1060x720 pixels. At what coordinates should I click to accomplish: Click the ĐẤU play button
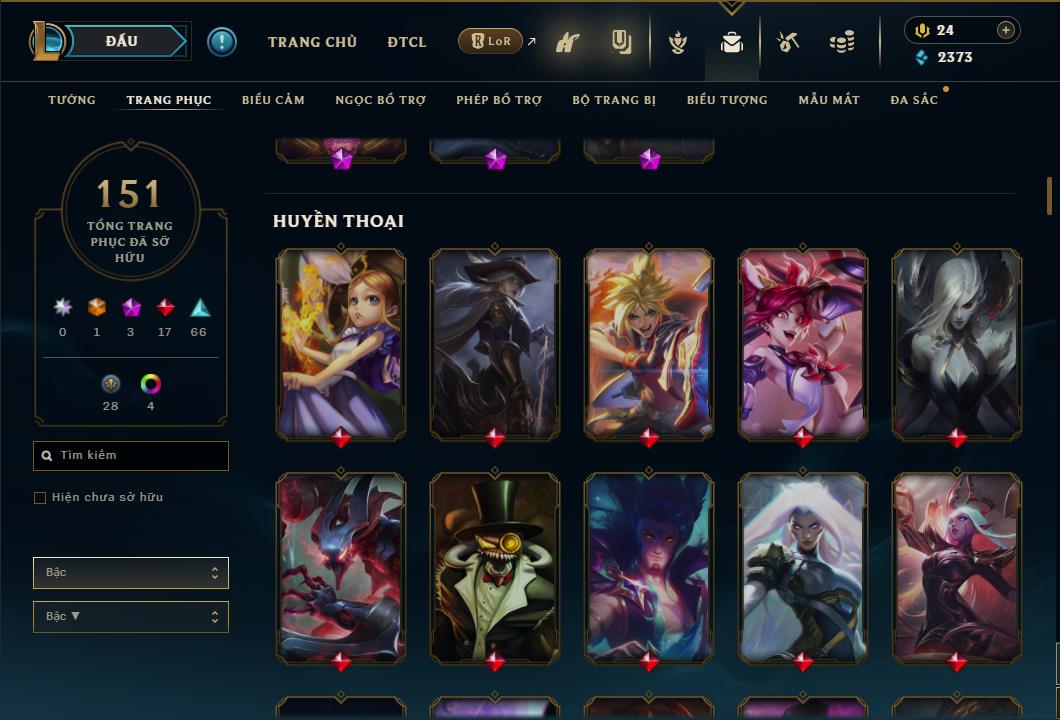(x=122, y=41)
